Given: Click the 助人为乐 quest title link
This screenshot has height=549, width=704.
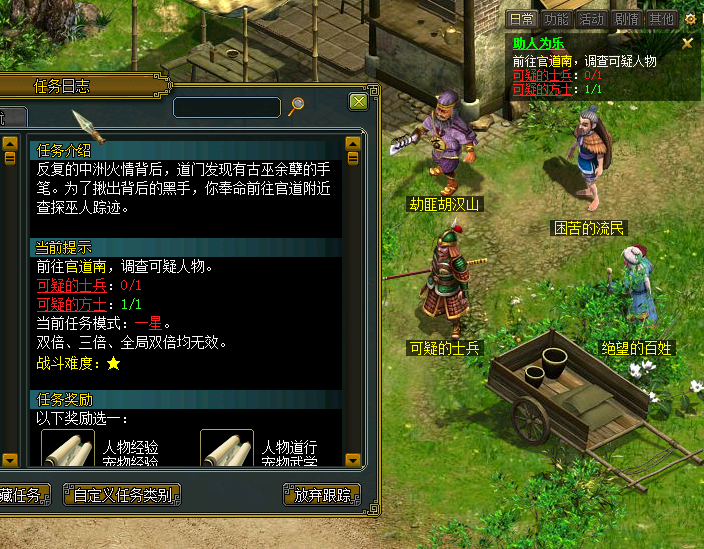Looking at the screenshot, I should [539, 44].
